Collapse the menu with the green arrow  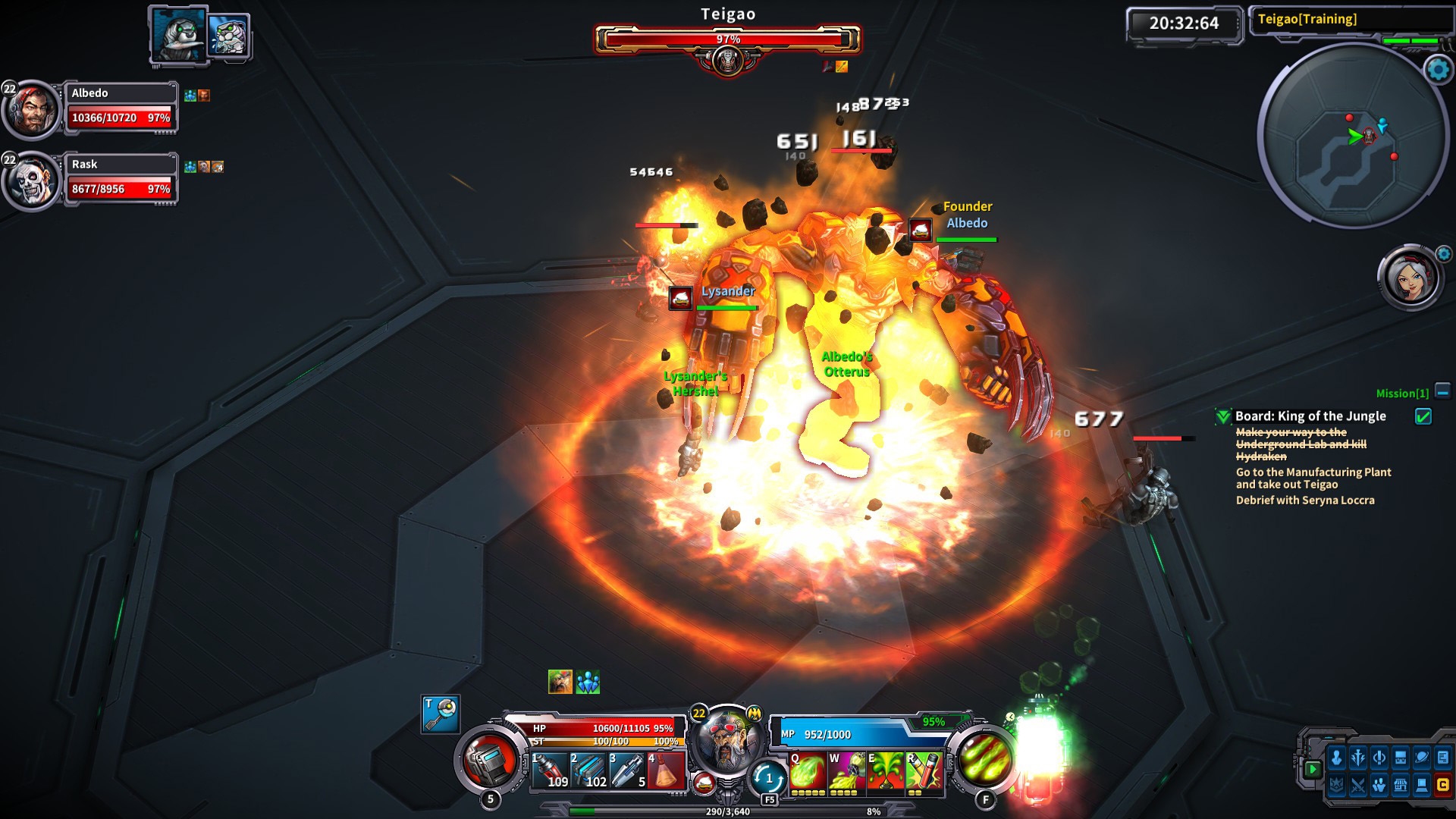pyautogui.click(x=1313, y=769)
